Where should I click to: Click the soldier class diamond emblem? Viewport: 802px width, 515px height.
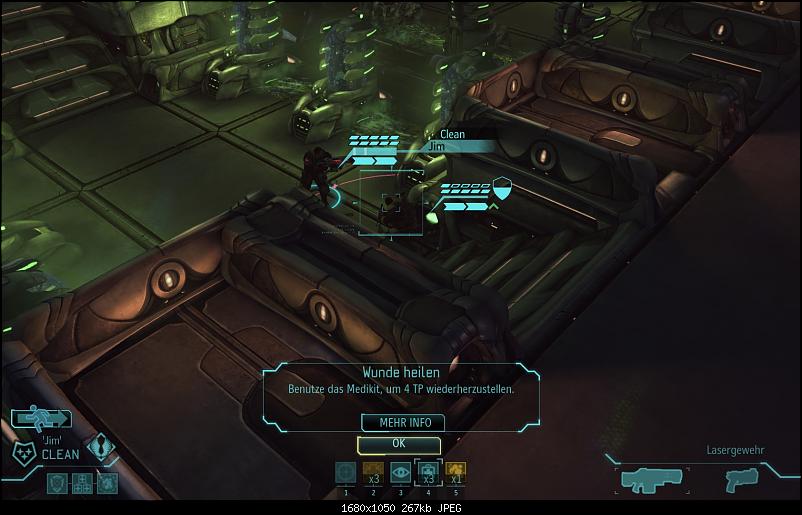pyautogui.click(x=103, y=447)
